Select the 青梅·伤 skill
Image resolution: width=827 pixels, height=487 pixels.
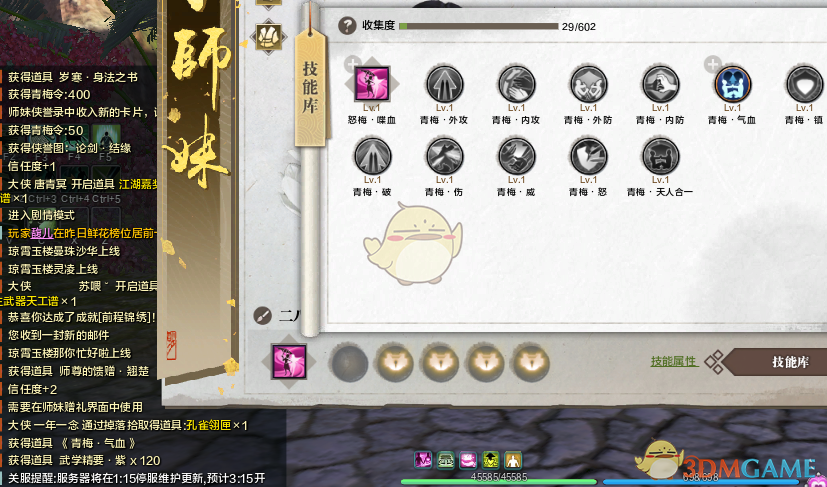coord(445,156)
